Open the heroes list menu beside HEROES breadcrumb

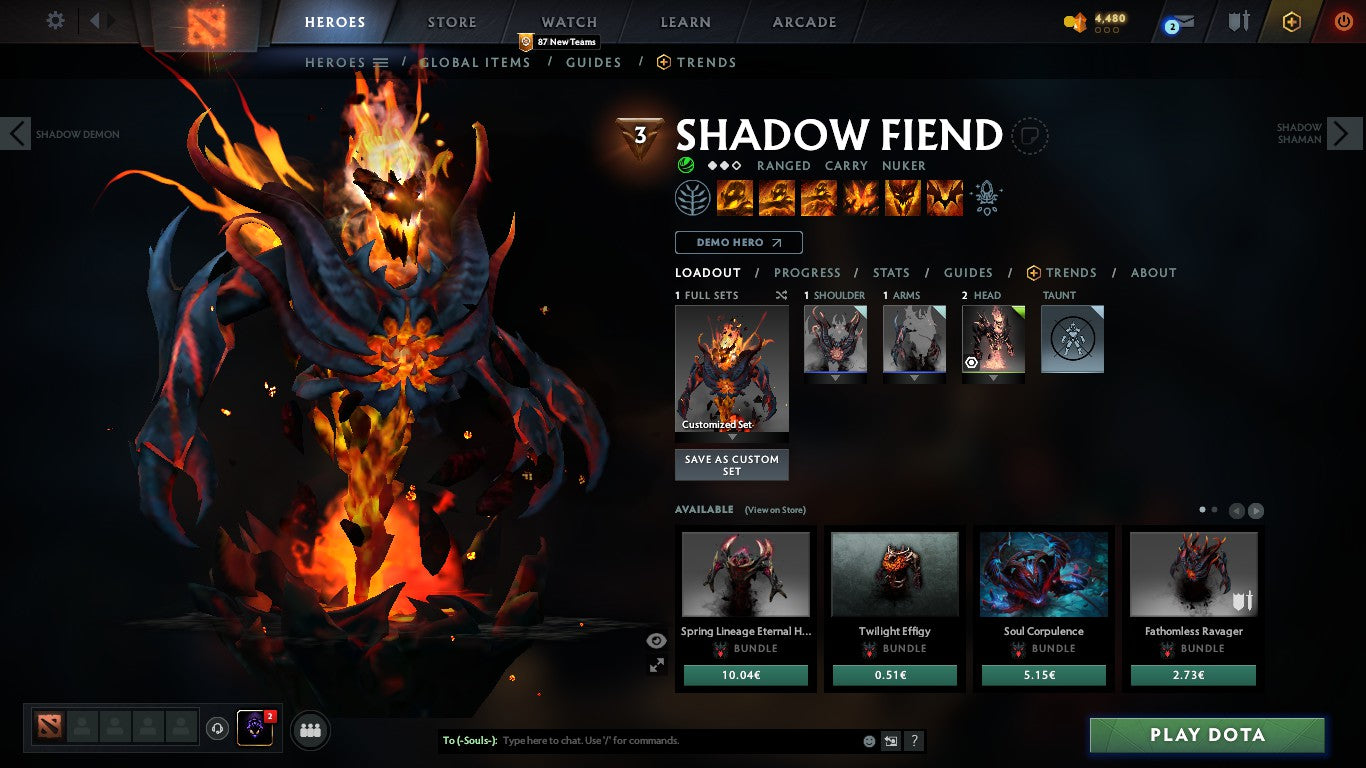tap(381, 62)
